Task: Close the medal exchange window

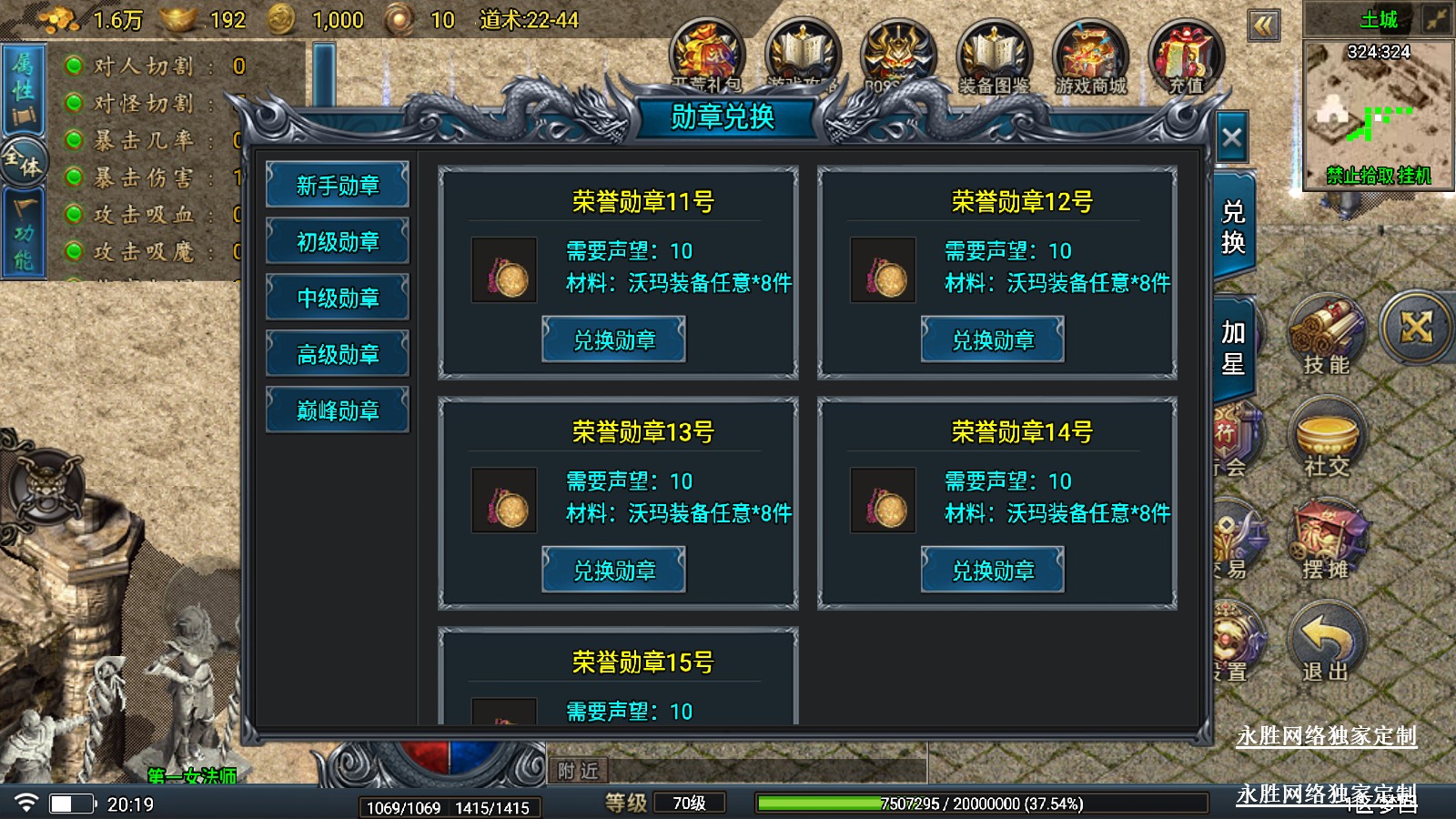Action: point(1231,138)
